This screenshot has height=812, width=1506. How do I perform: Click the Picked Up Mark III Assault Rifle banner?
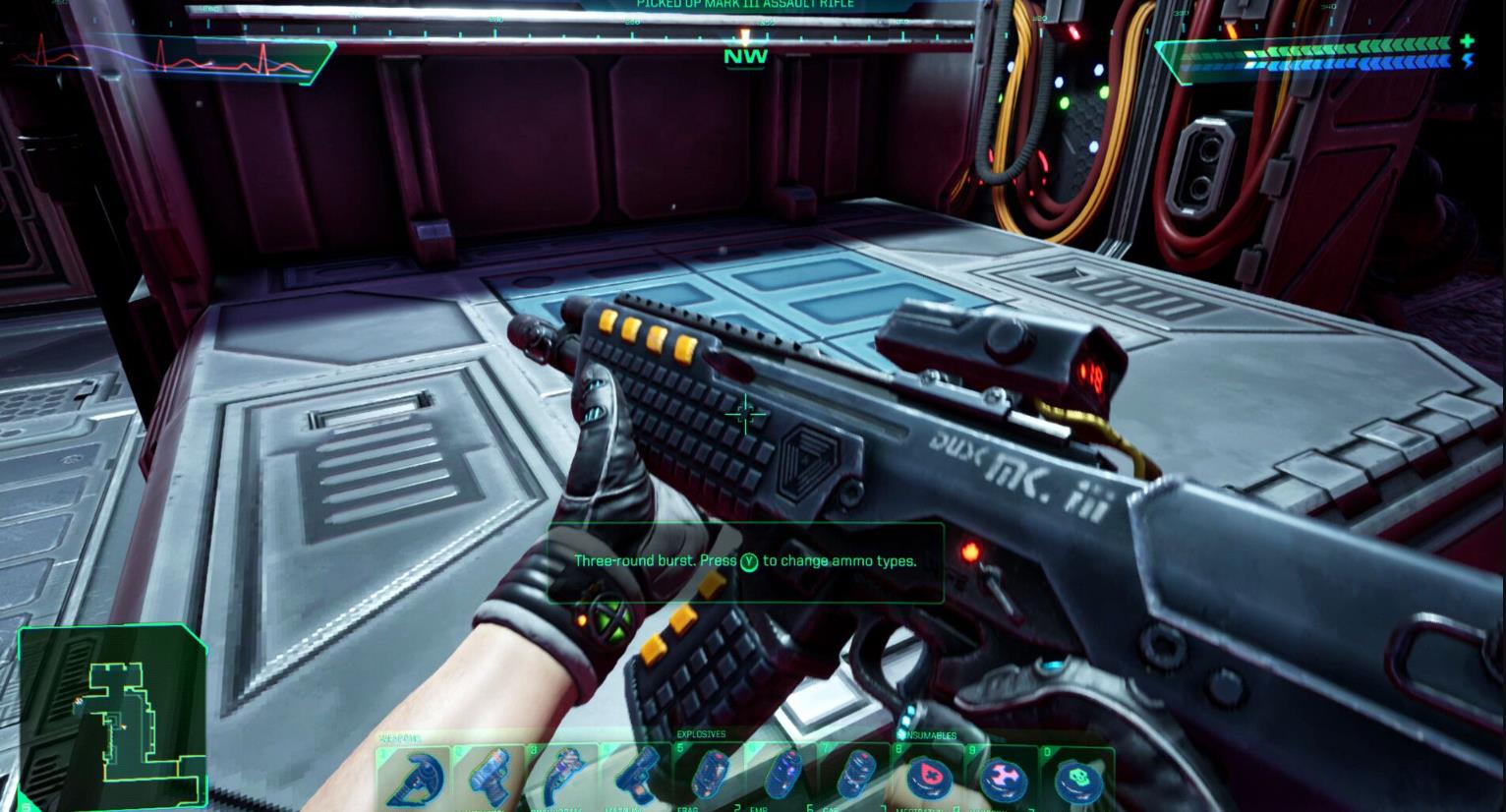pos(745,5)
